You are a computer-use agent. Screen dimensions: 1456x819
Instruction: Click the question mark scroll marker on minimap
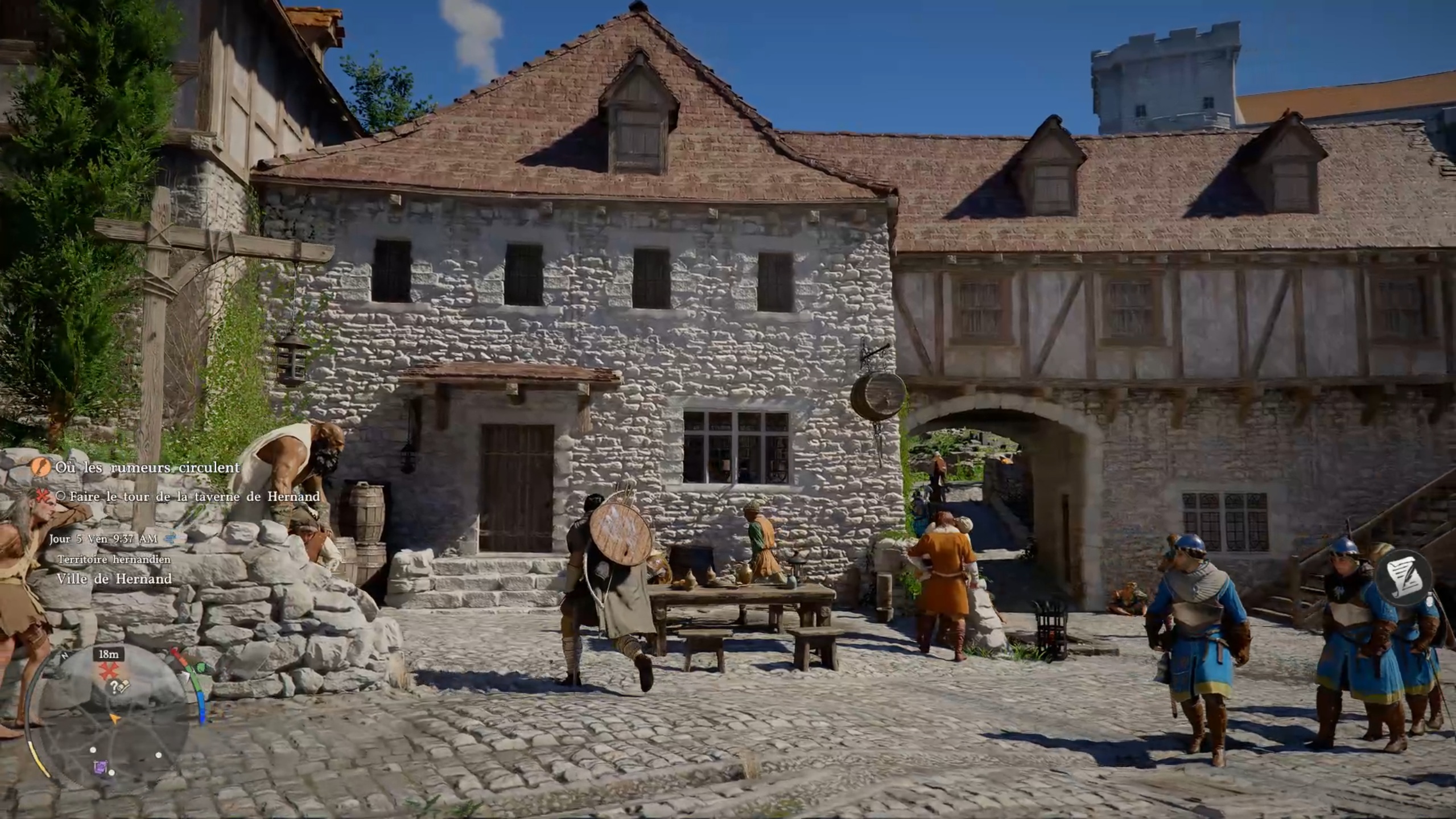click(x=119, y=687)
